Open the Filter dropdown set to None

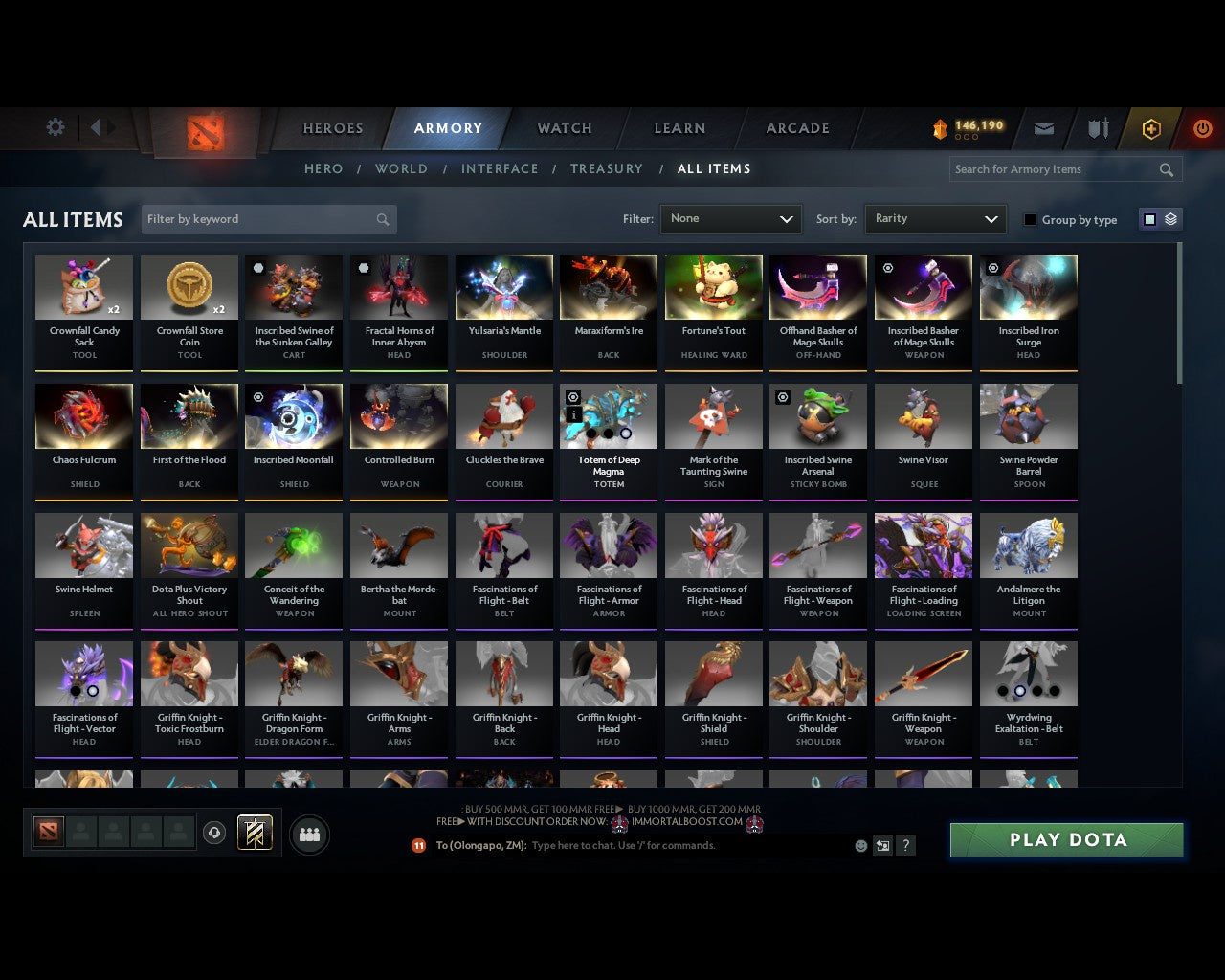[x=730, y=219]
